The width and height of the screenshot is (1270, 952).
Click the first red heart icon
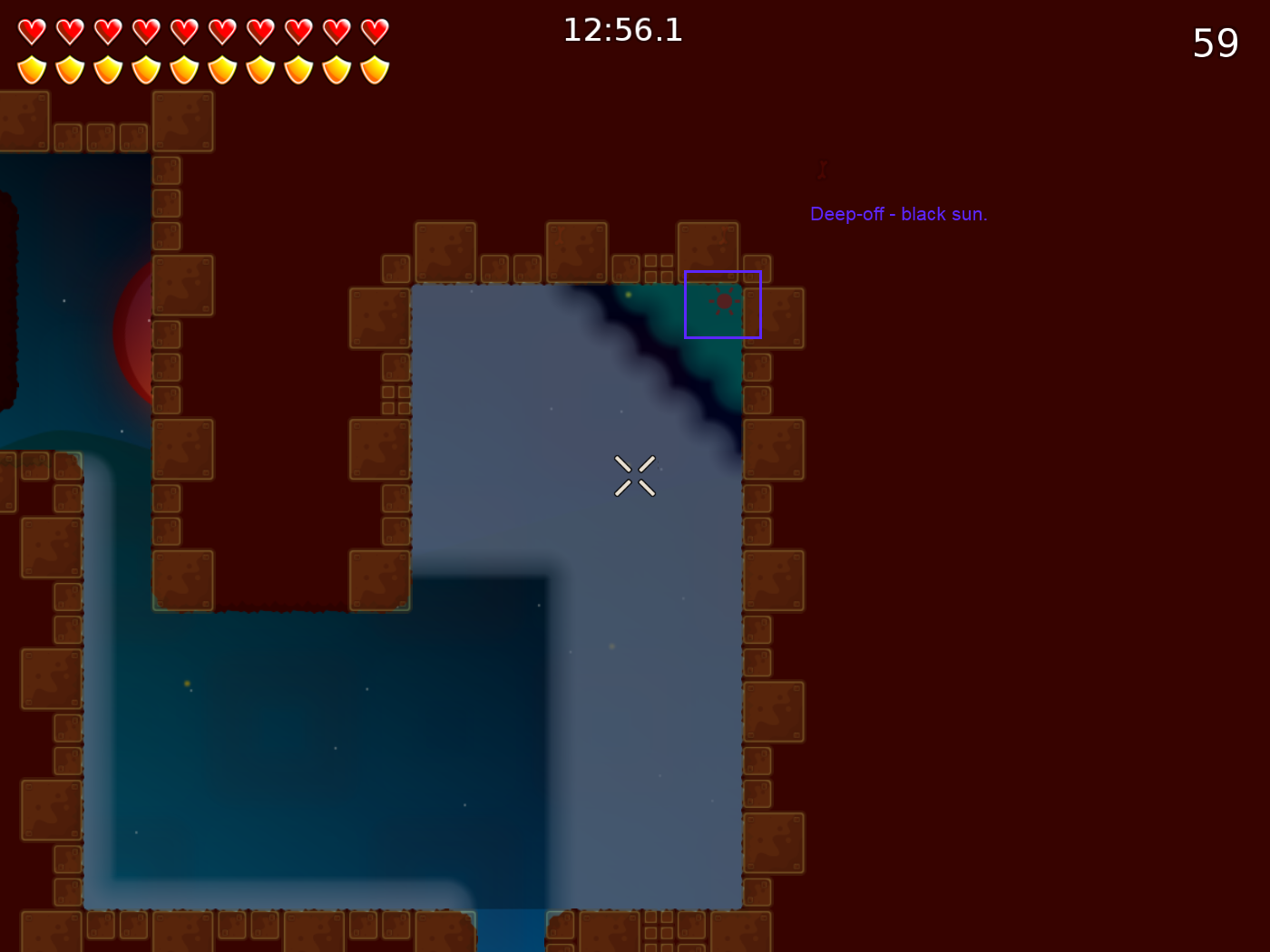point(31,30)
